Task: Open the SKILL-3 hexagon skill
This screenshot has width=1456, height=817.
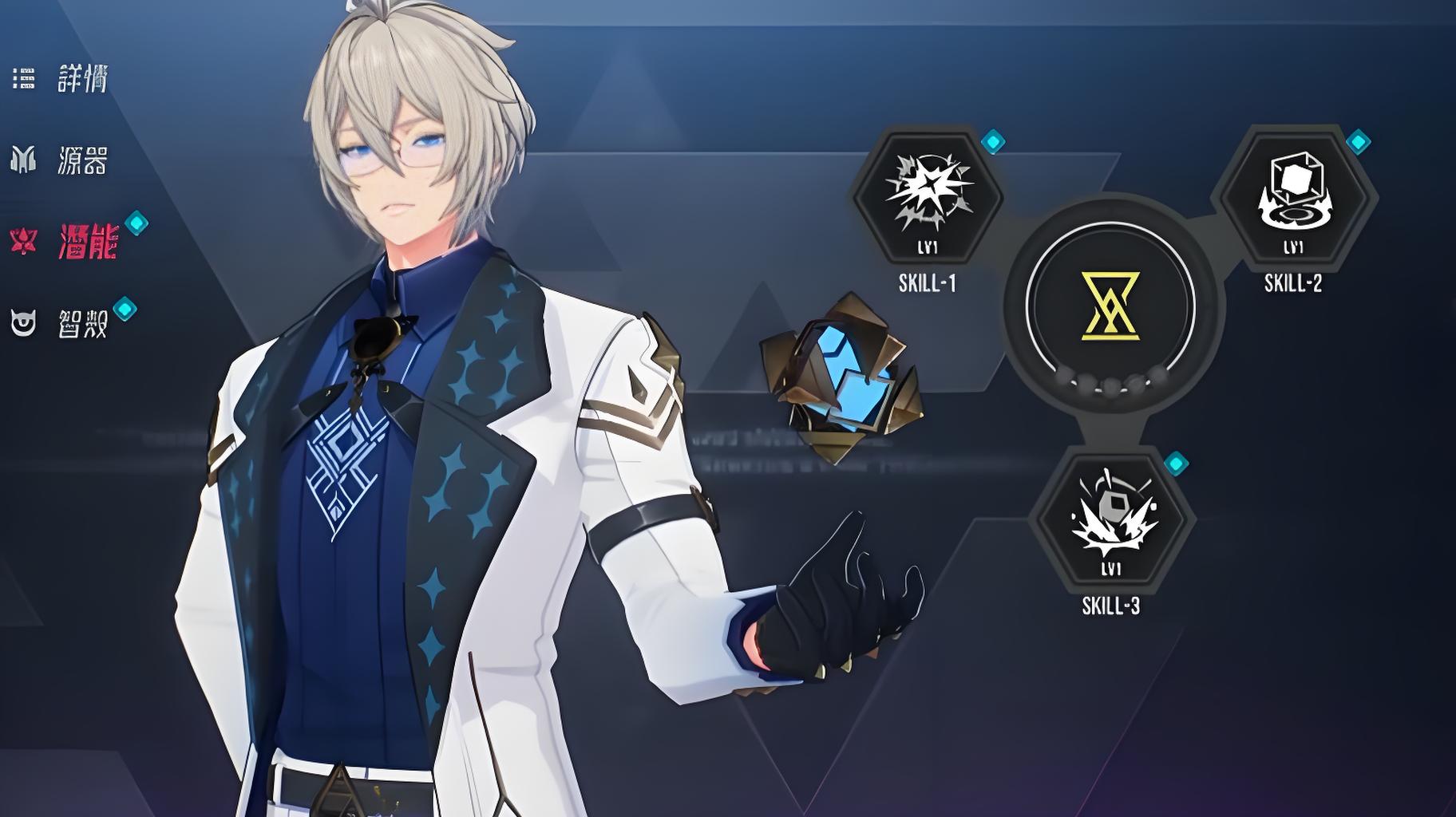Action: point(1110,519)
